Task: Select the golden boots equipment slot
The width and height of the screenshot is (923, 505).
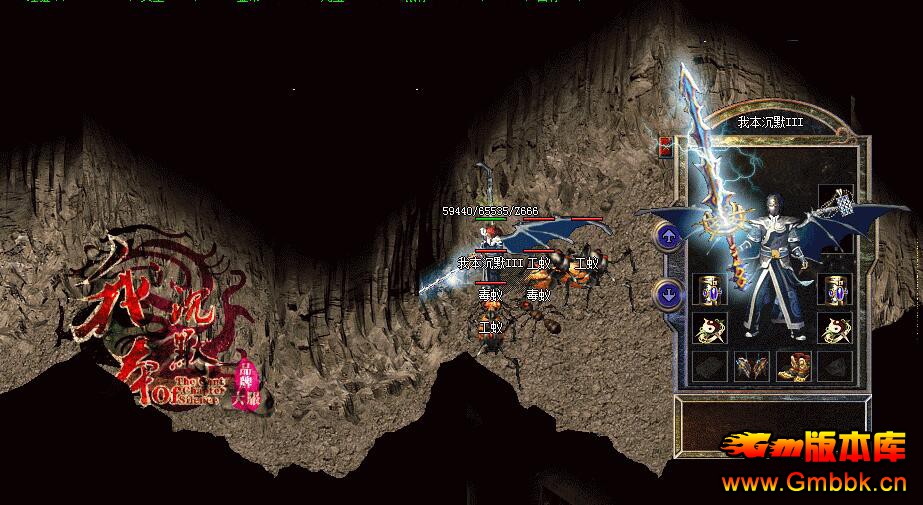Action: [793, 366]
